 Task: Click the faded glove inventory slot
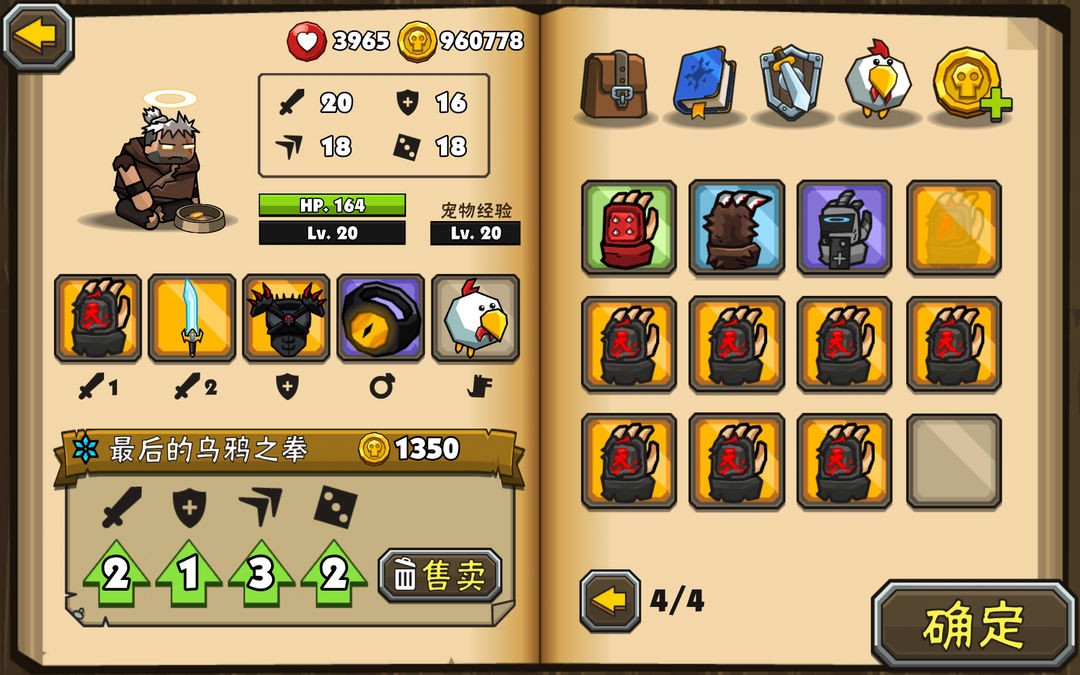953,227
